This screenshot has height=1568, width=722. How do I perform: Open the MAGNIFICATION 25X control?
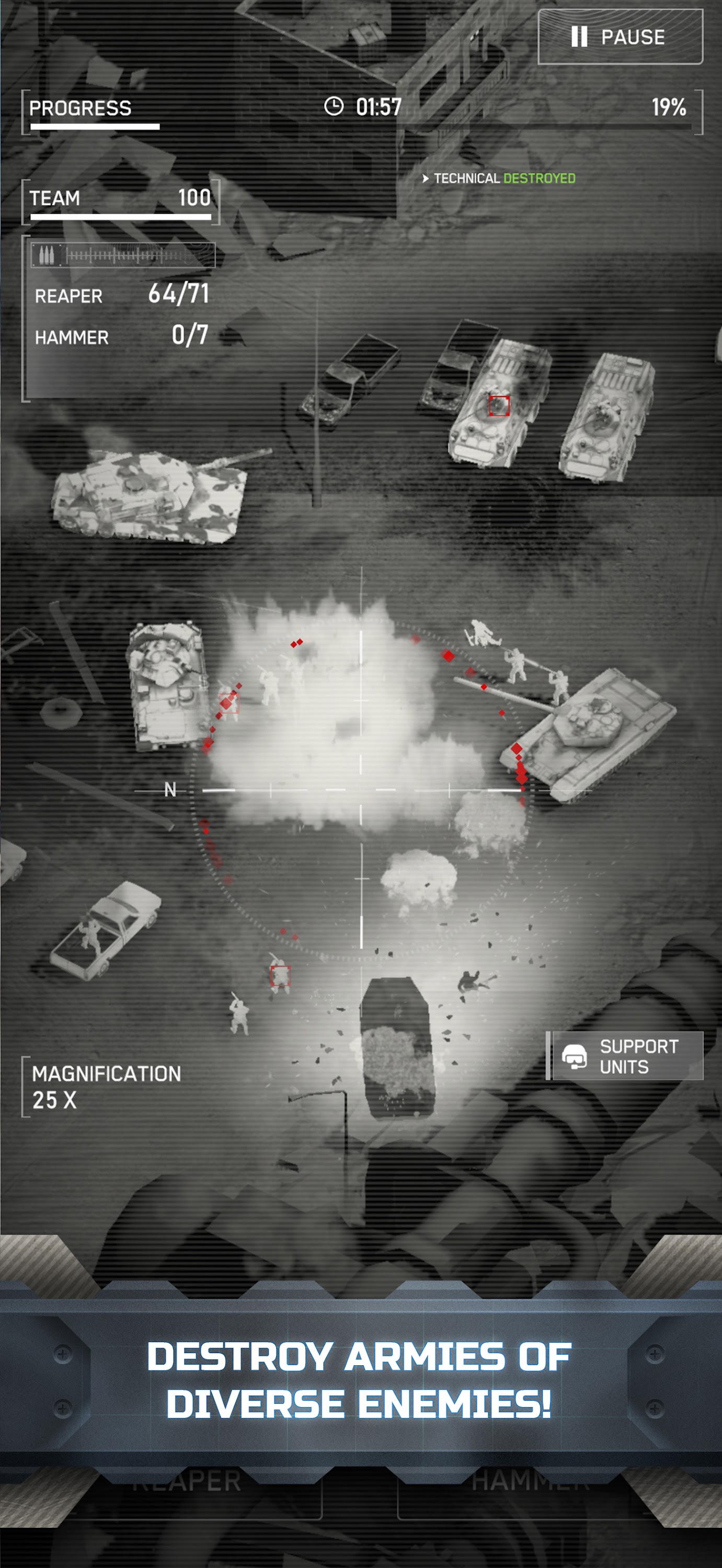pos(107,1084)
